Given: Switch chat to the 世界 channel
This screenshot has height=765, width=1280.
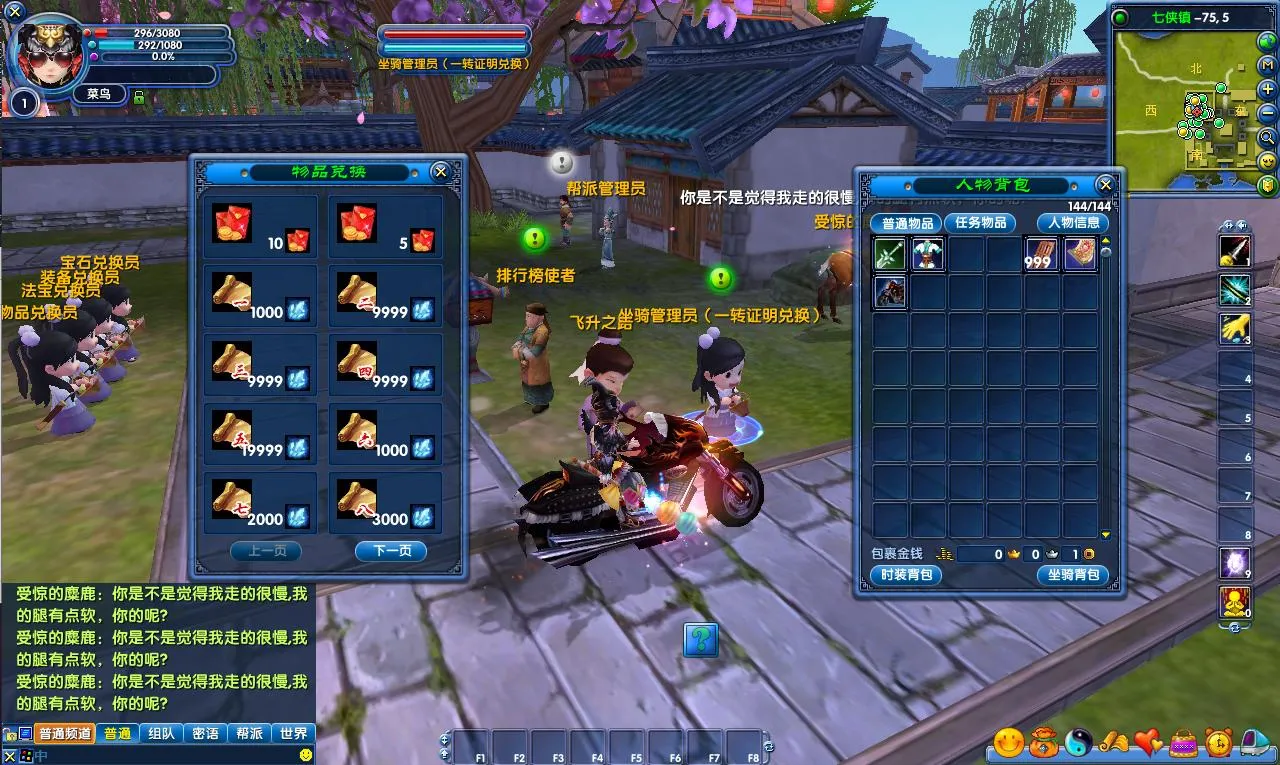Looking at the screenshot, I should point(294,733).
